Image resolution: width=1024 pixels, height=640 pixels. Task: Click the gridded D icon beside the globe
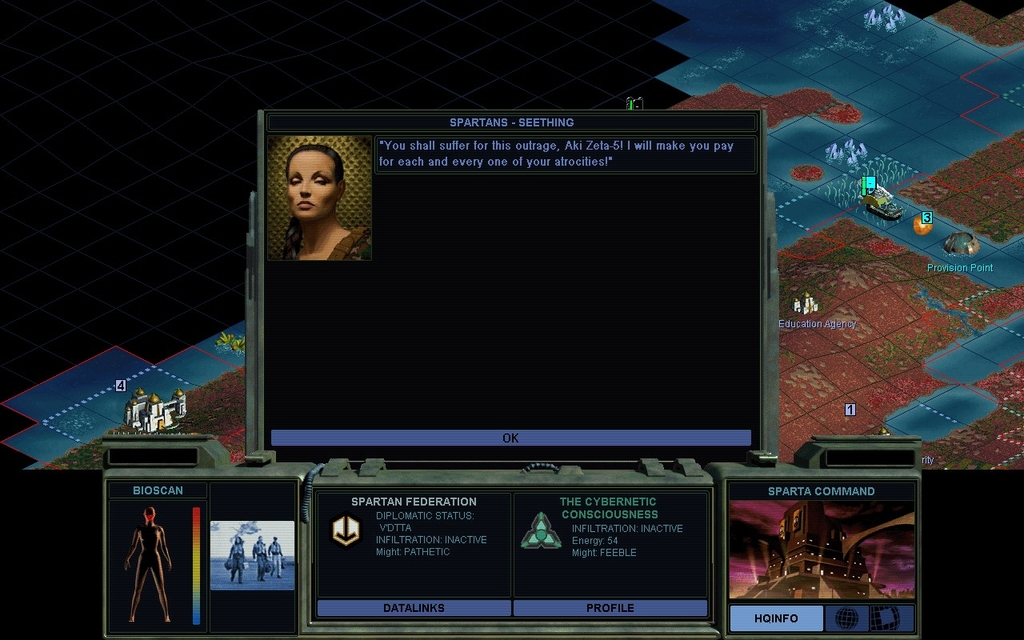click(x=884, y=618)
